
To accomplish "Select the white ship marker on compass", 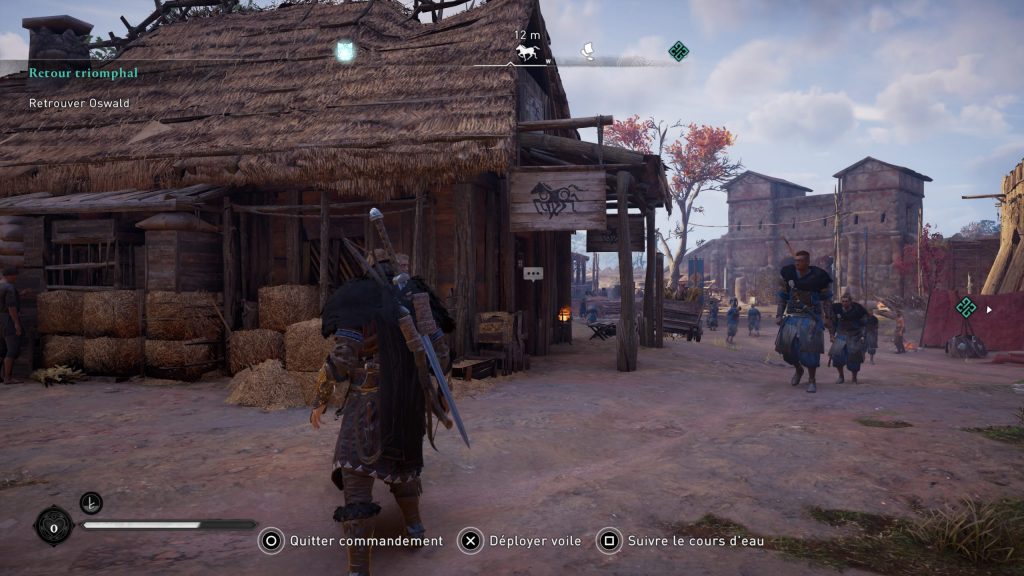I will click(x=589, y=48).
